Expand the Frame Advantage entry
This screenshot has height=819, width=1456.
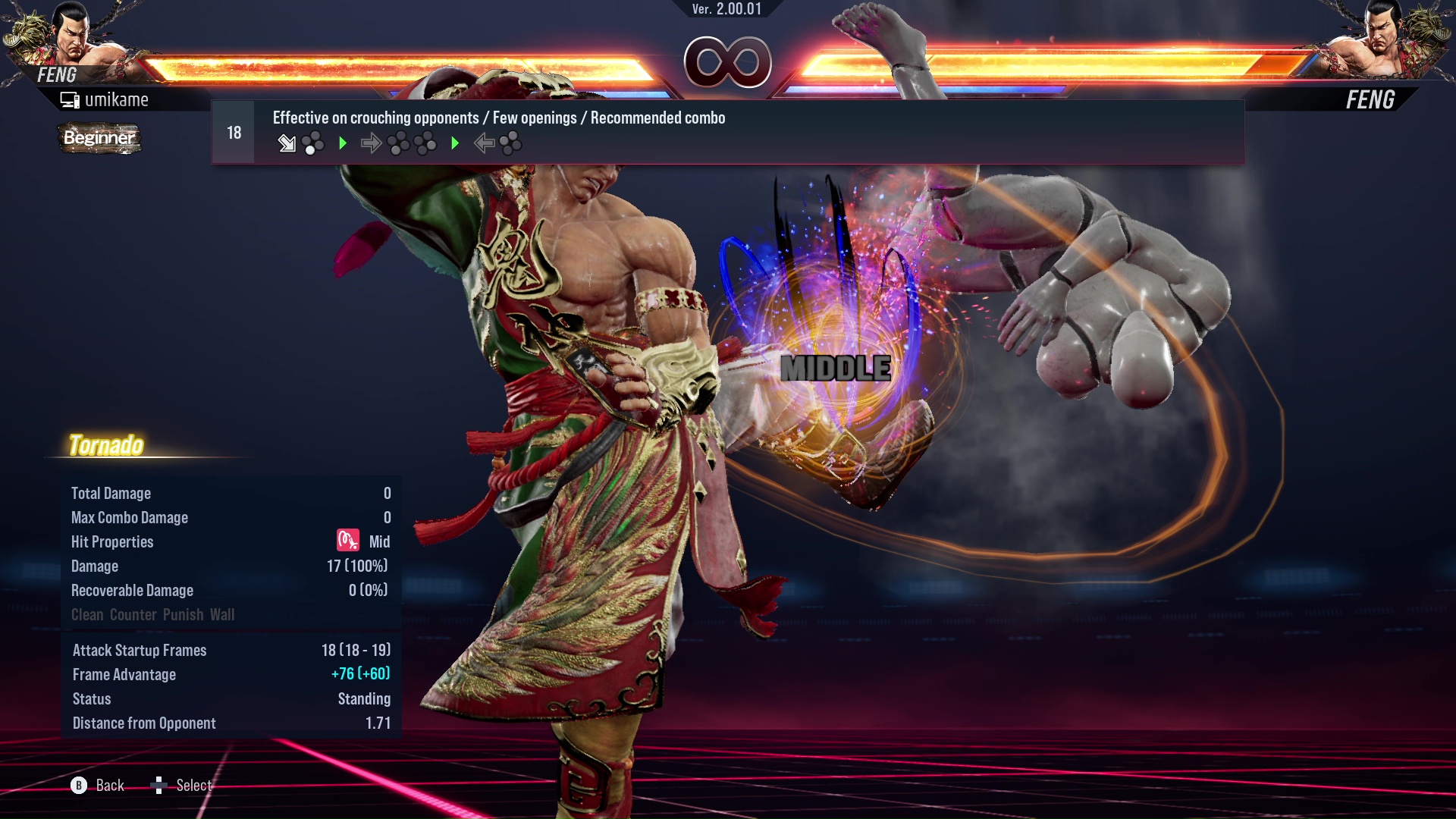(x=124, y=674)
